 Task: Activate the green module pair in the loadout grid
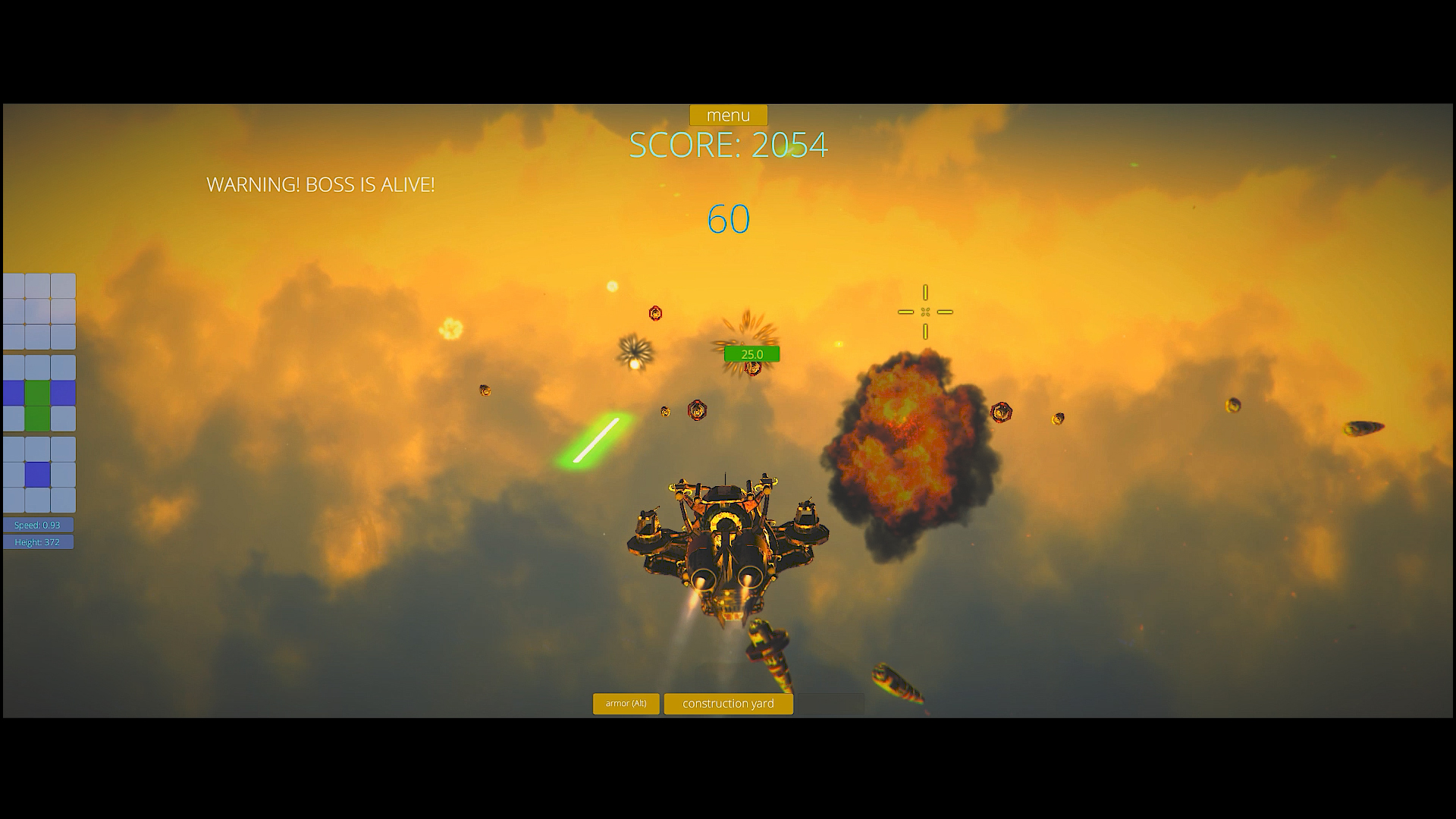[37, 405]
